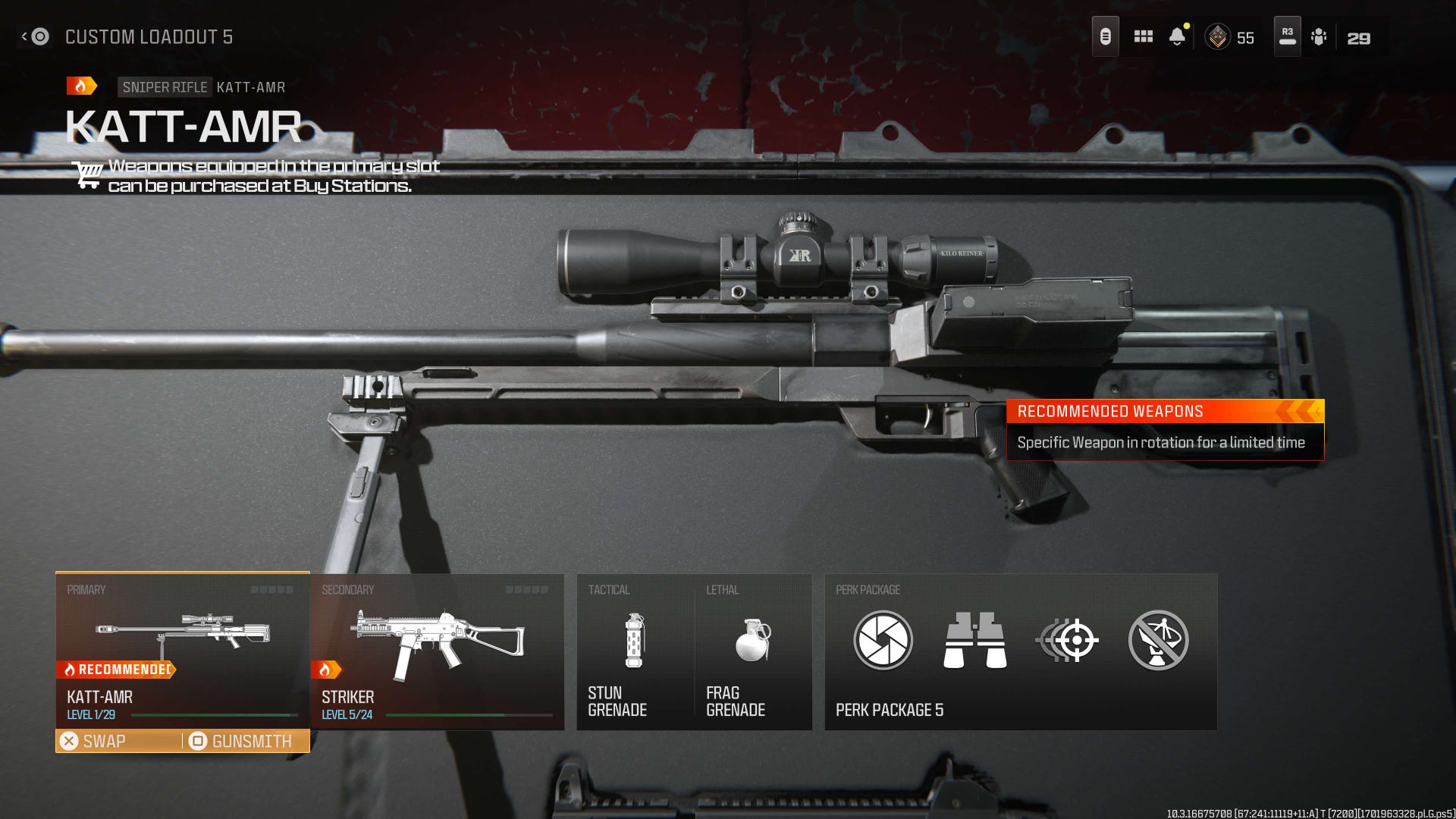Click the social icon next to the 29 counter
This screenshot has height=819, width=1456.
pos(1319,36)
